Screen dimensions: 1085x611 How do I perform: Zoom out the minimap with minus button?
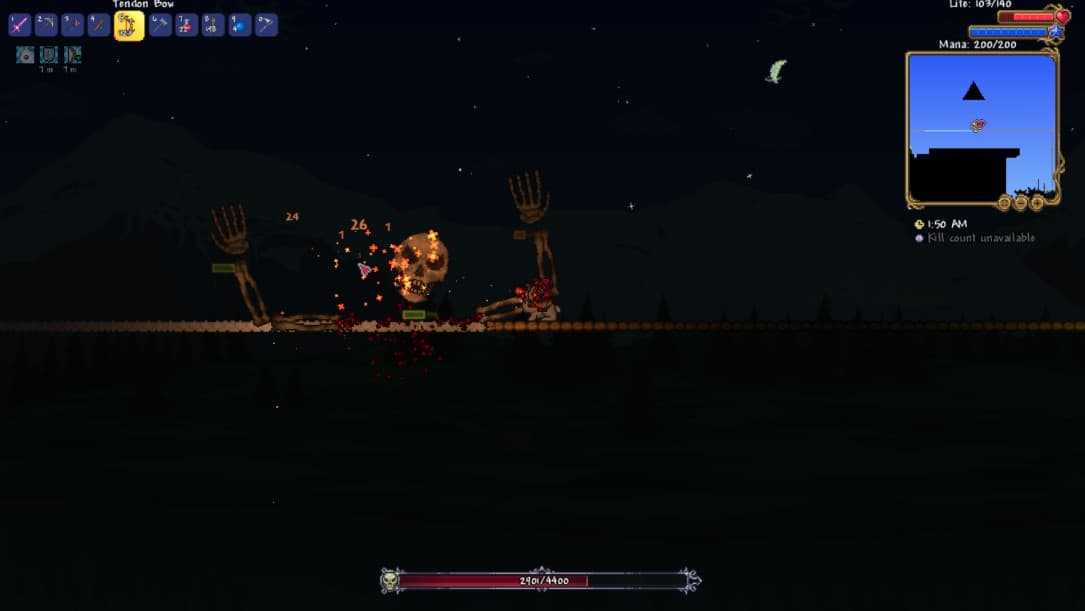[1020, 202]
